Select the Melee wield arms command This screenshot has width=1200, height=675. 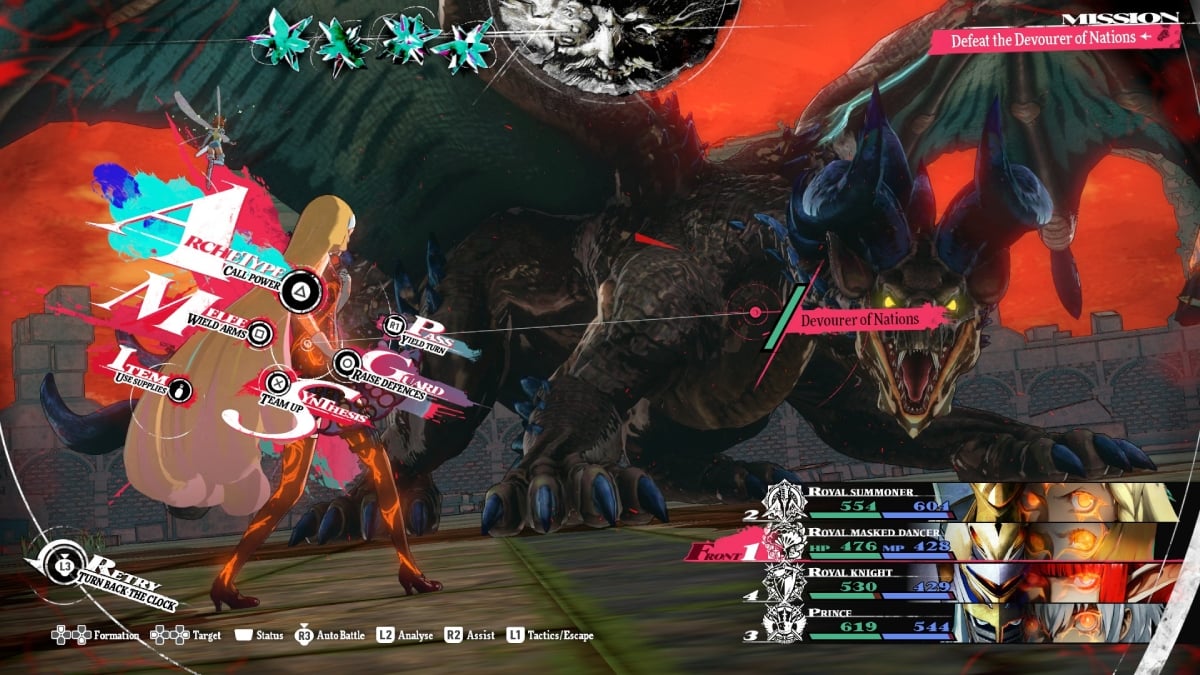259,333
